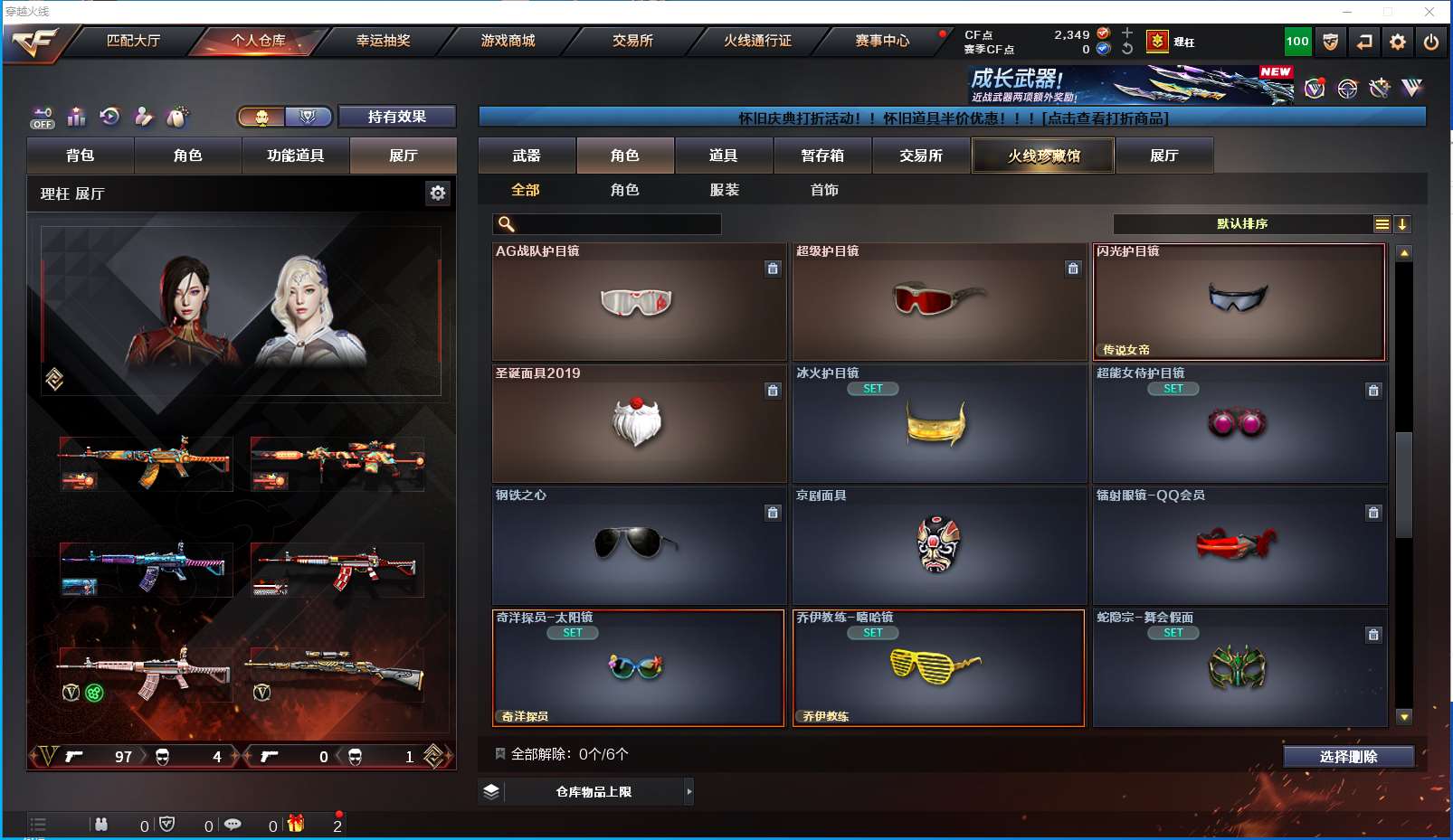Open the 交易所 top menu entry
Image resolution: width=1453 pixels, height=840 pixels.
click(632, 41)
